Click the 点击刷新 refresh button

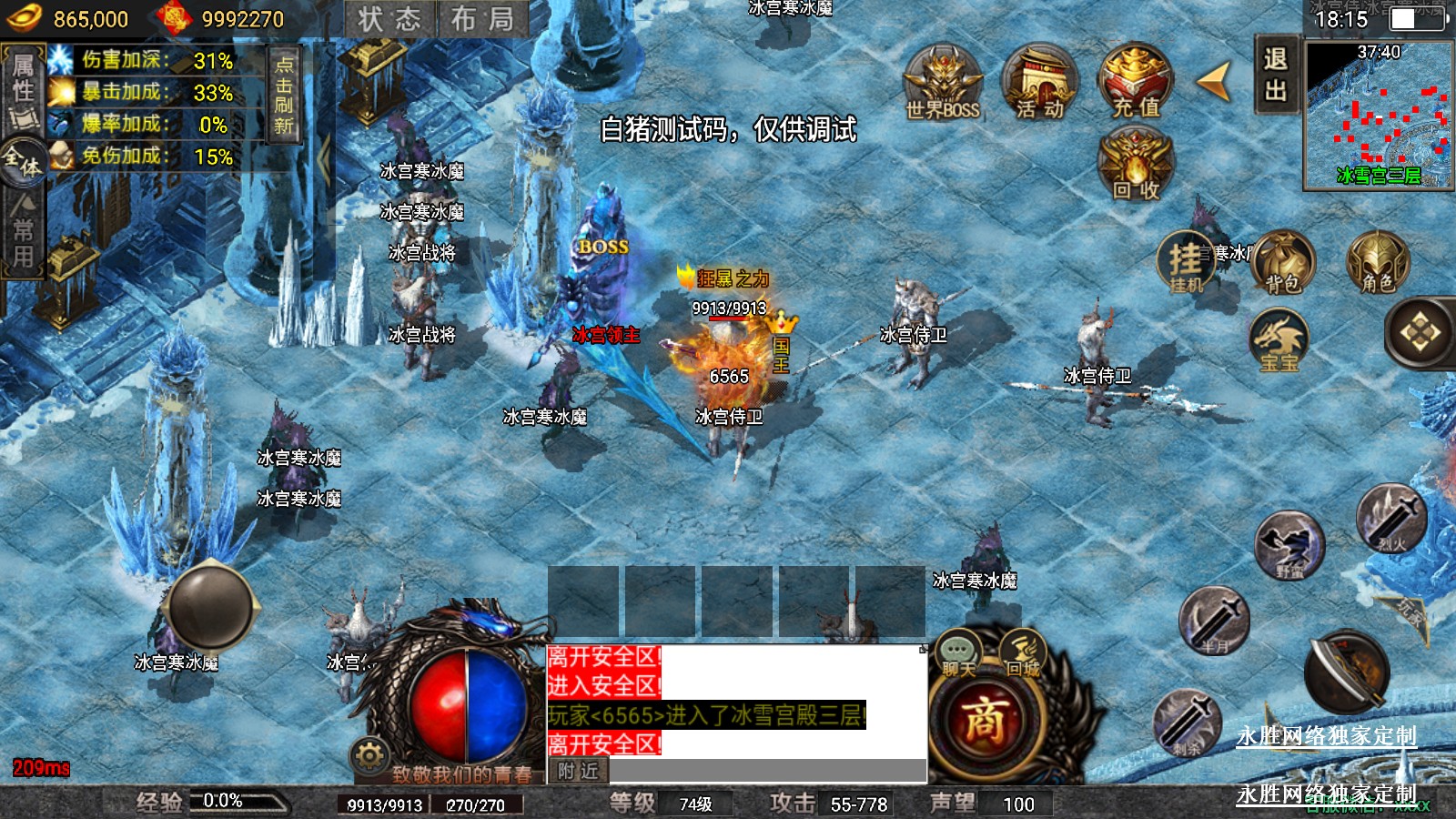pos(284,94)
